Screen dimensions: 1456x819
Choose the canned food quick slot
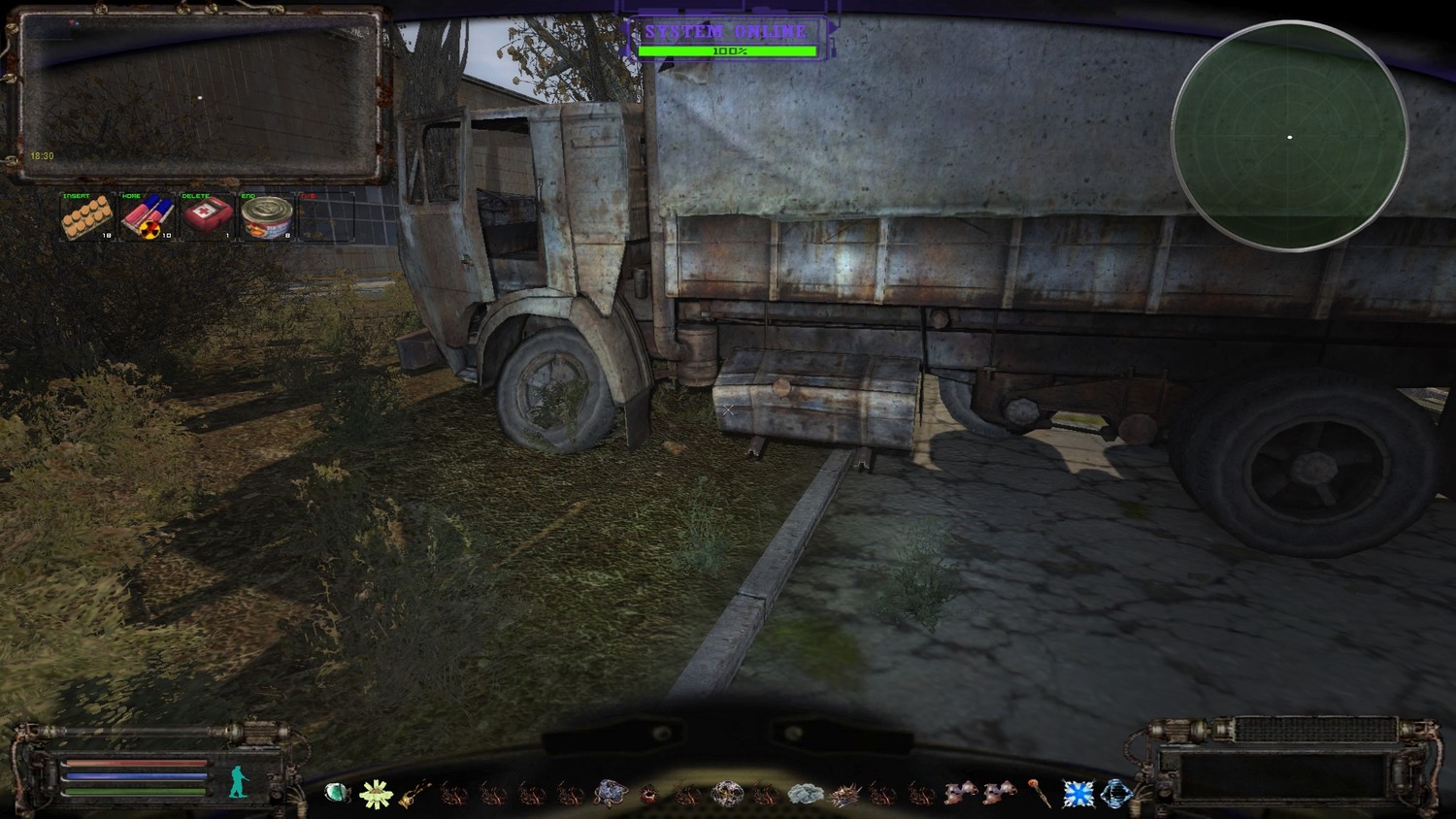[267, 216]
